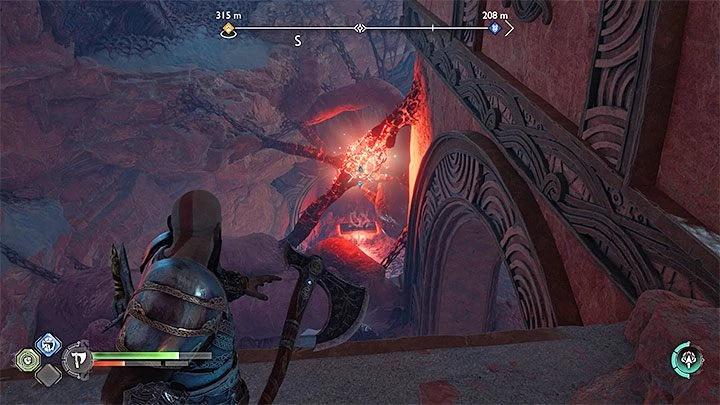The height and width of the screenshot is (405, 720).
Task: Click the center diamond on compass bar
Action: 359,30
